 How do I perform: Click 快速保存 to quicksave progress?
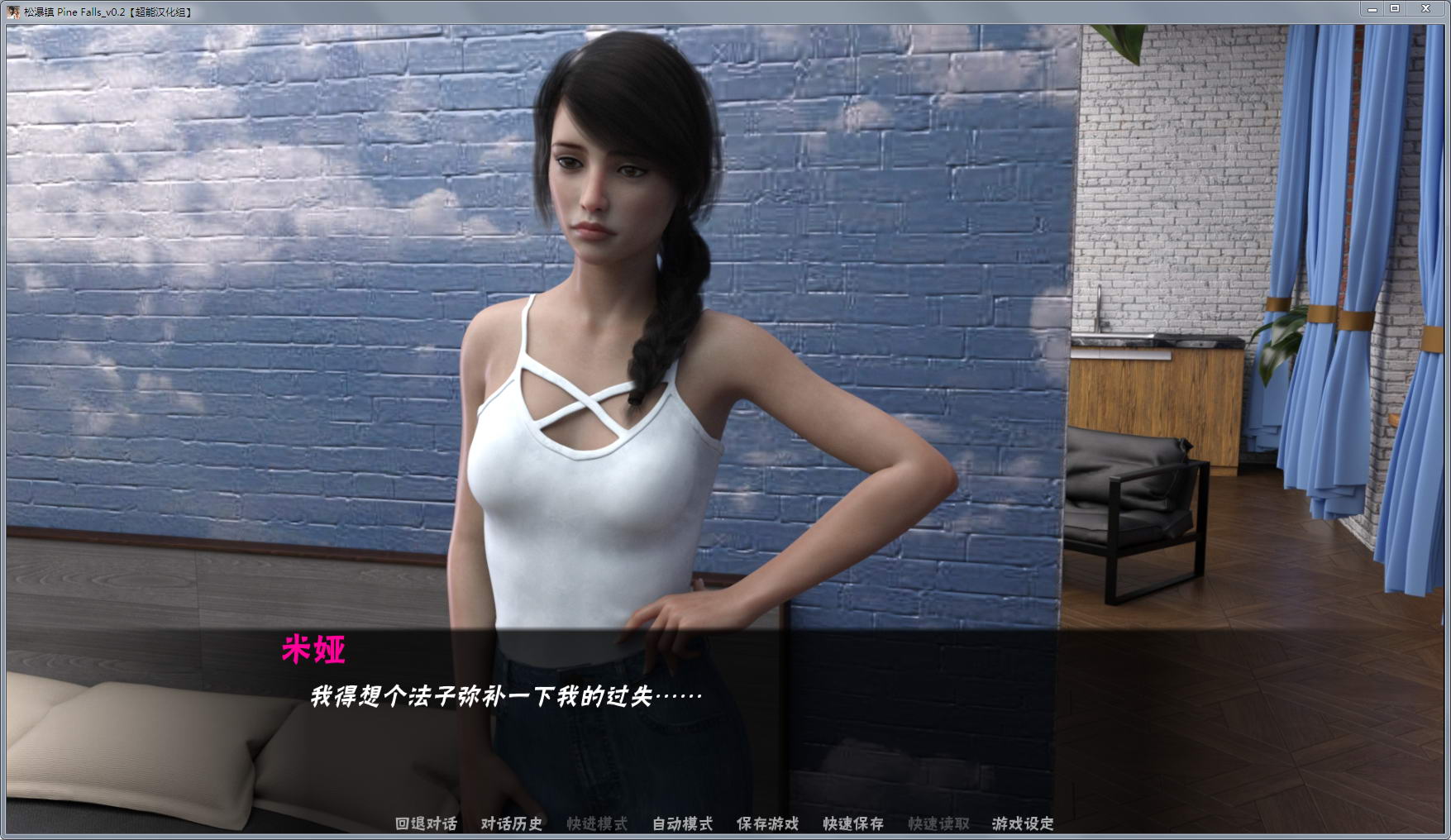(x=852, y=823)
